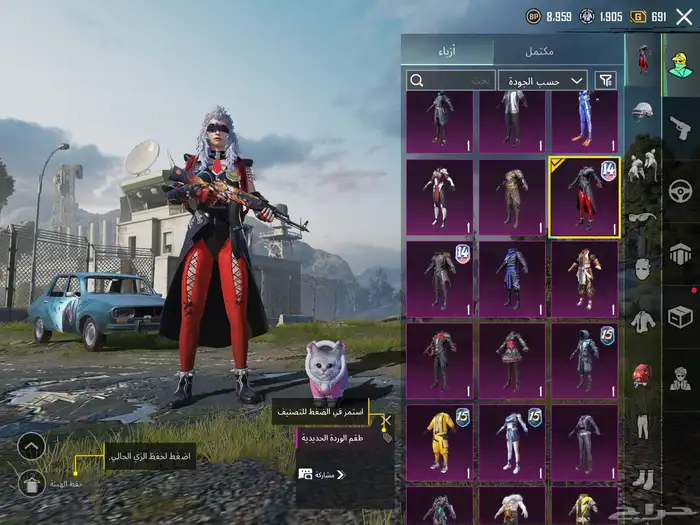Open the filter funnel button

point(606,80)
